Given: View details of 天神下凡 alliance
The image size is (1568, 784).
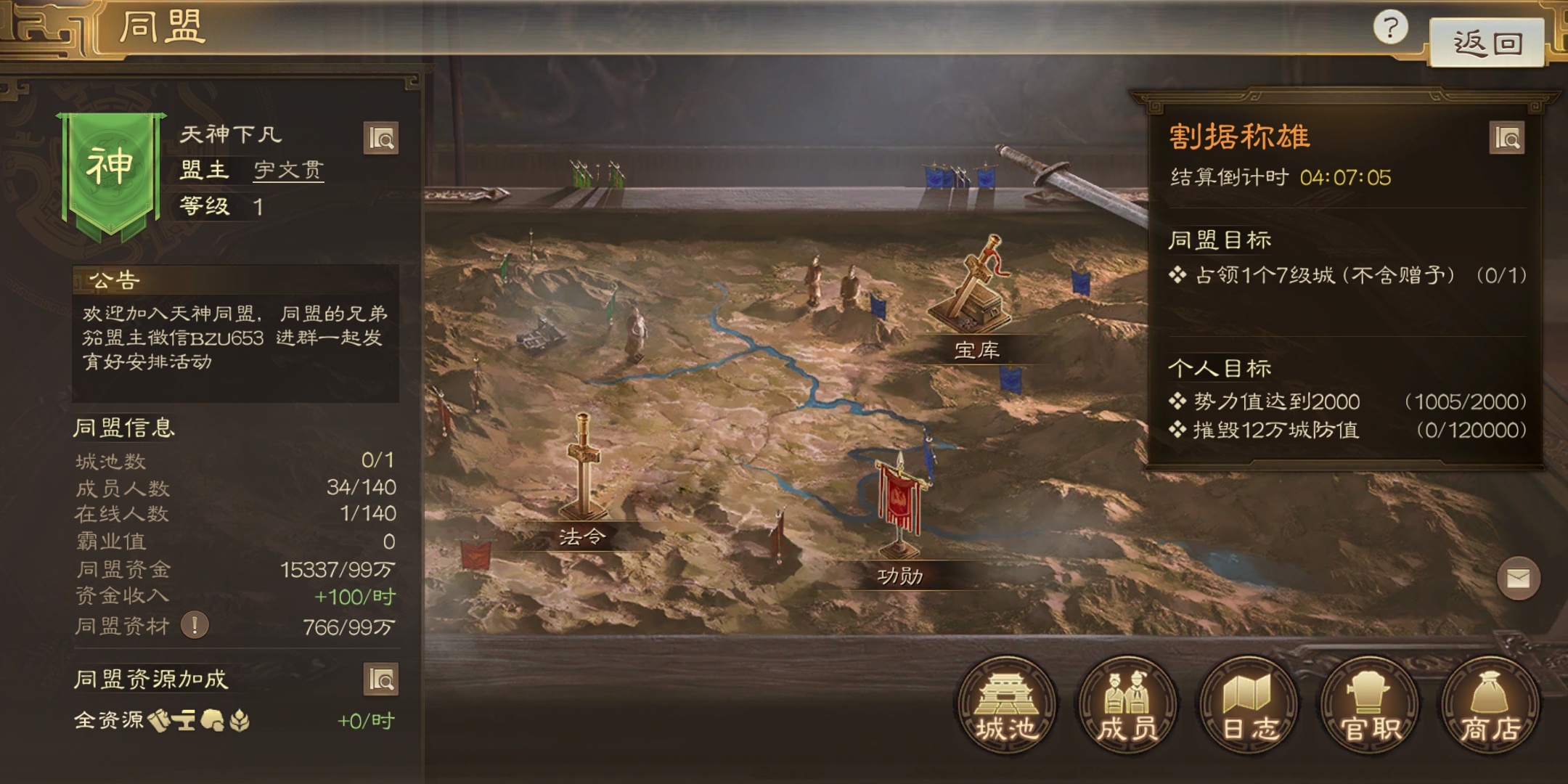Looking at the screenshot, I should click(381, 138).
